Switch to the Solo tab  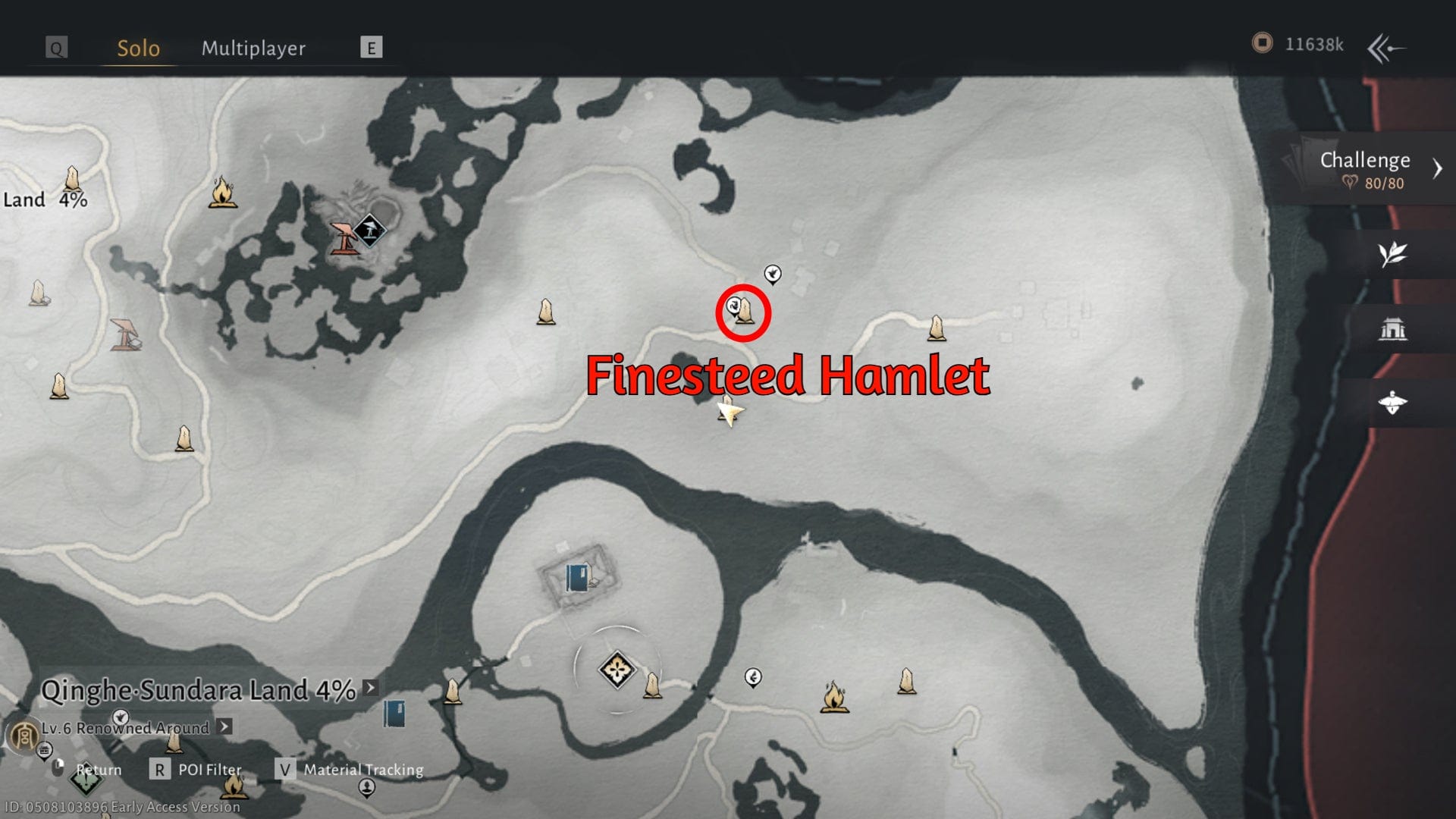tap(138, 49)
